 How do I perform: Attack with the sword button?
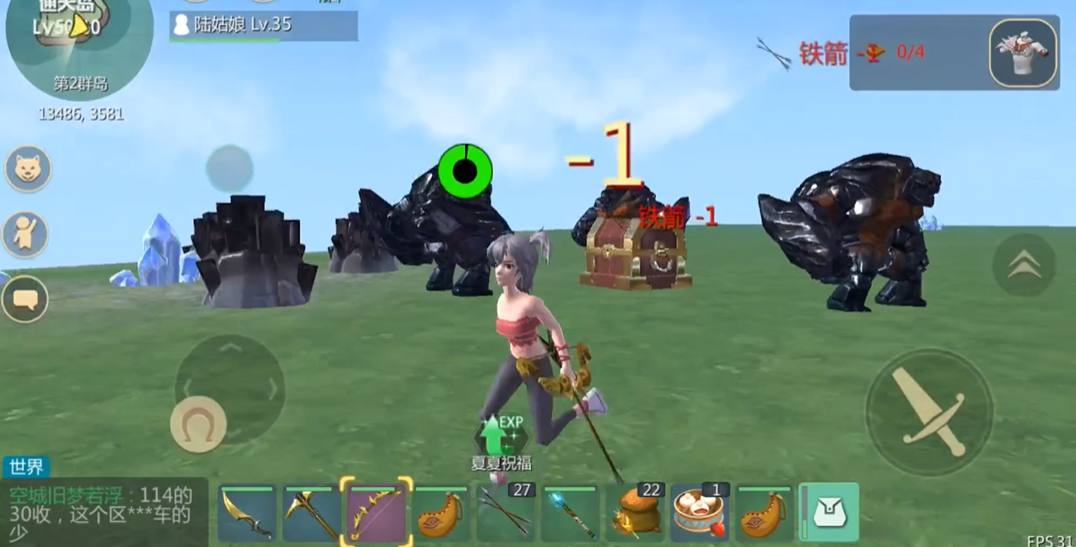(x=929, y=411)
